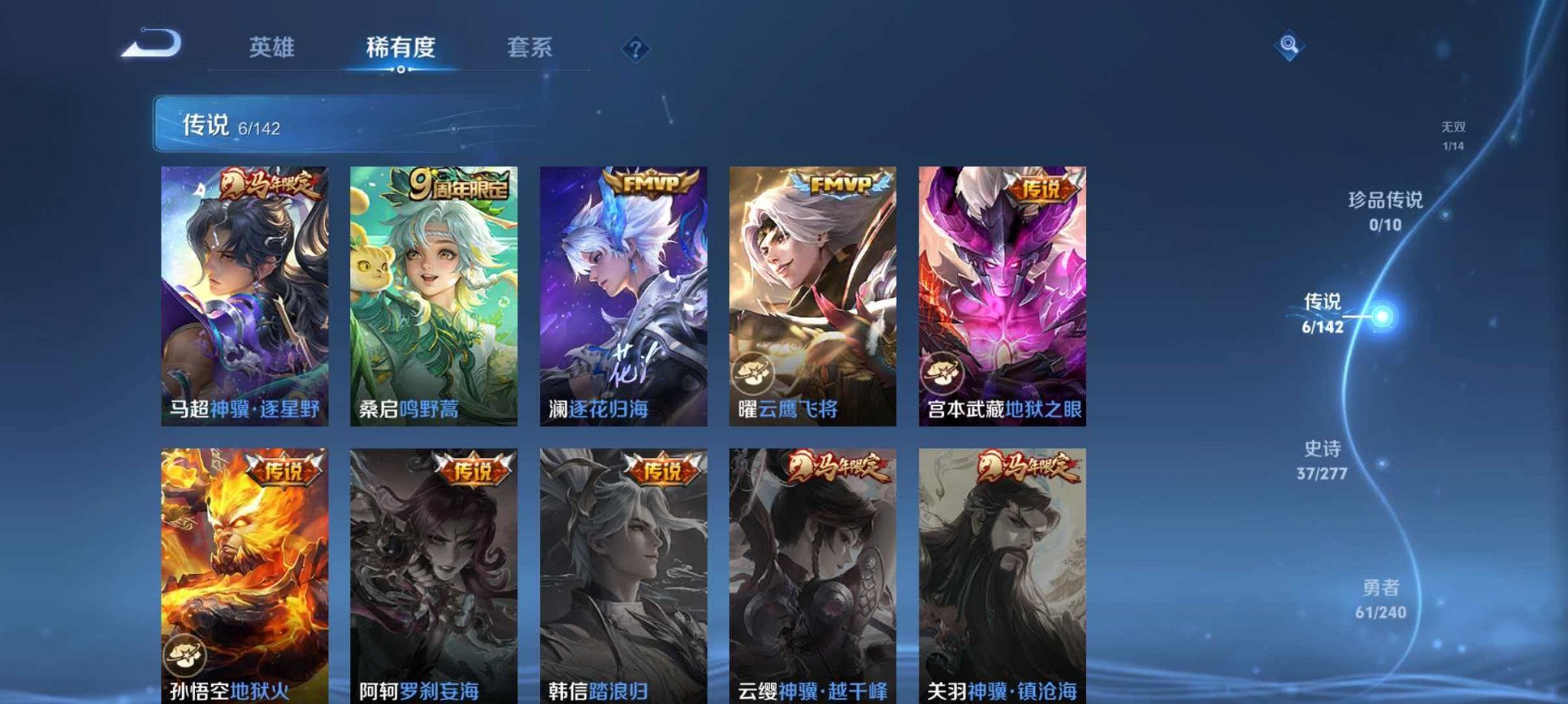The width and height of the screenshot is (1568, 704).
Task: Switch to the 英雄 tab
Action: tap(273, 47)
